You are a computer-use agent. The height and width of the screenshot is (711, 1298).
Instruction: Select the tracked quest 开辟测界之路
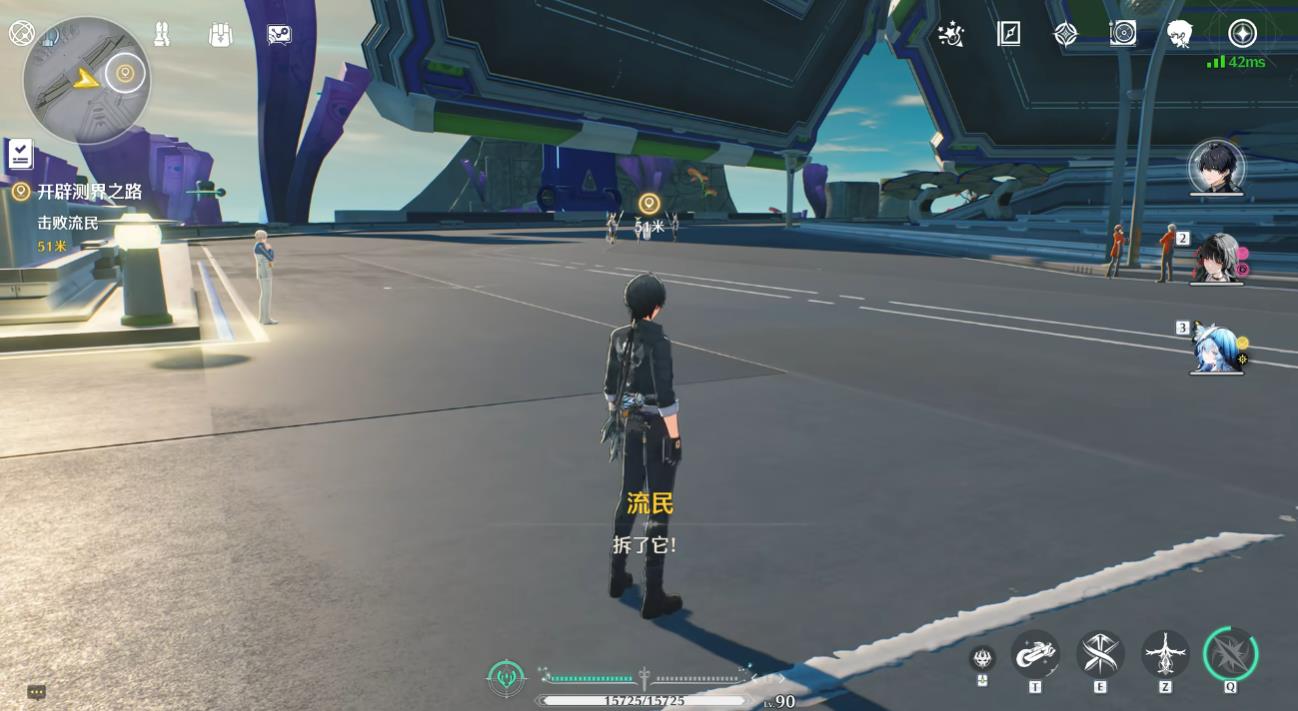pos(89,192)
